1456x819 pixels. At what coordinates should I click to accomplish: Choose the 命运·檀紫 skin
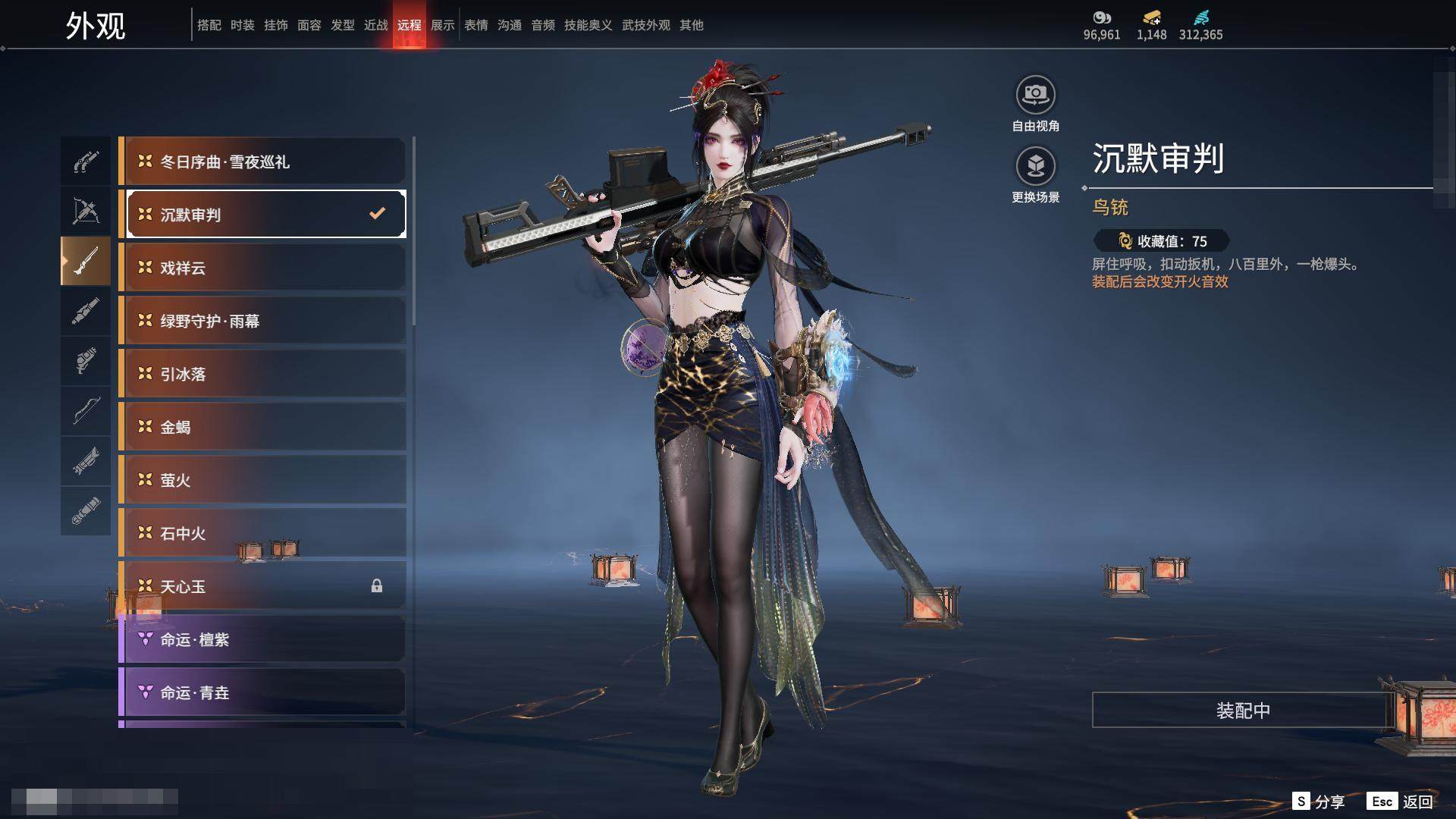click(262, 639)
